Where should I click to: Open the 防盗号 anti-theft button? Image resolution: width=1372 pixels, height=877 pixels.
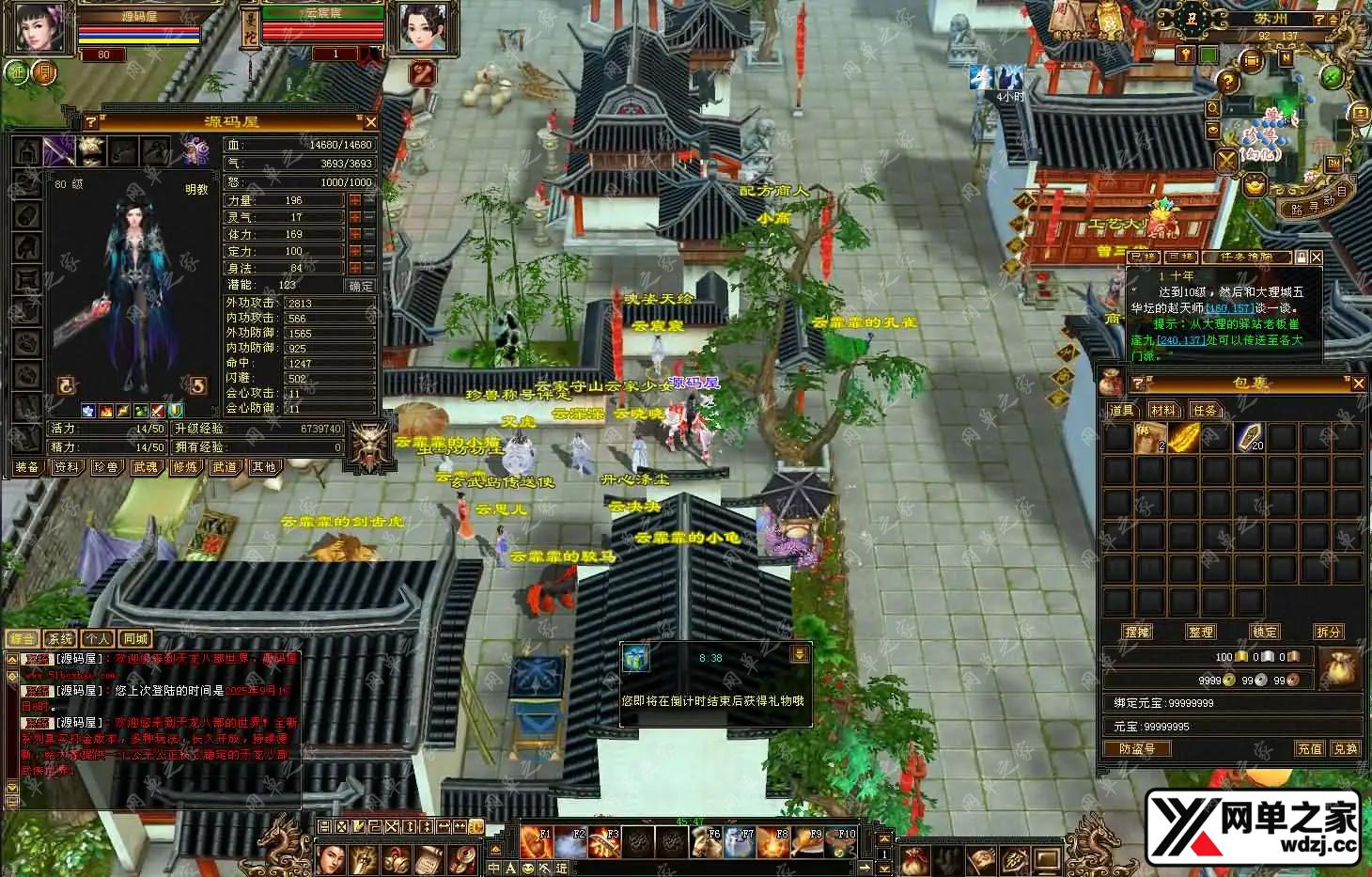tap(1137, 749)
